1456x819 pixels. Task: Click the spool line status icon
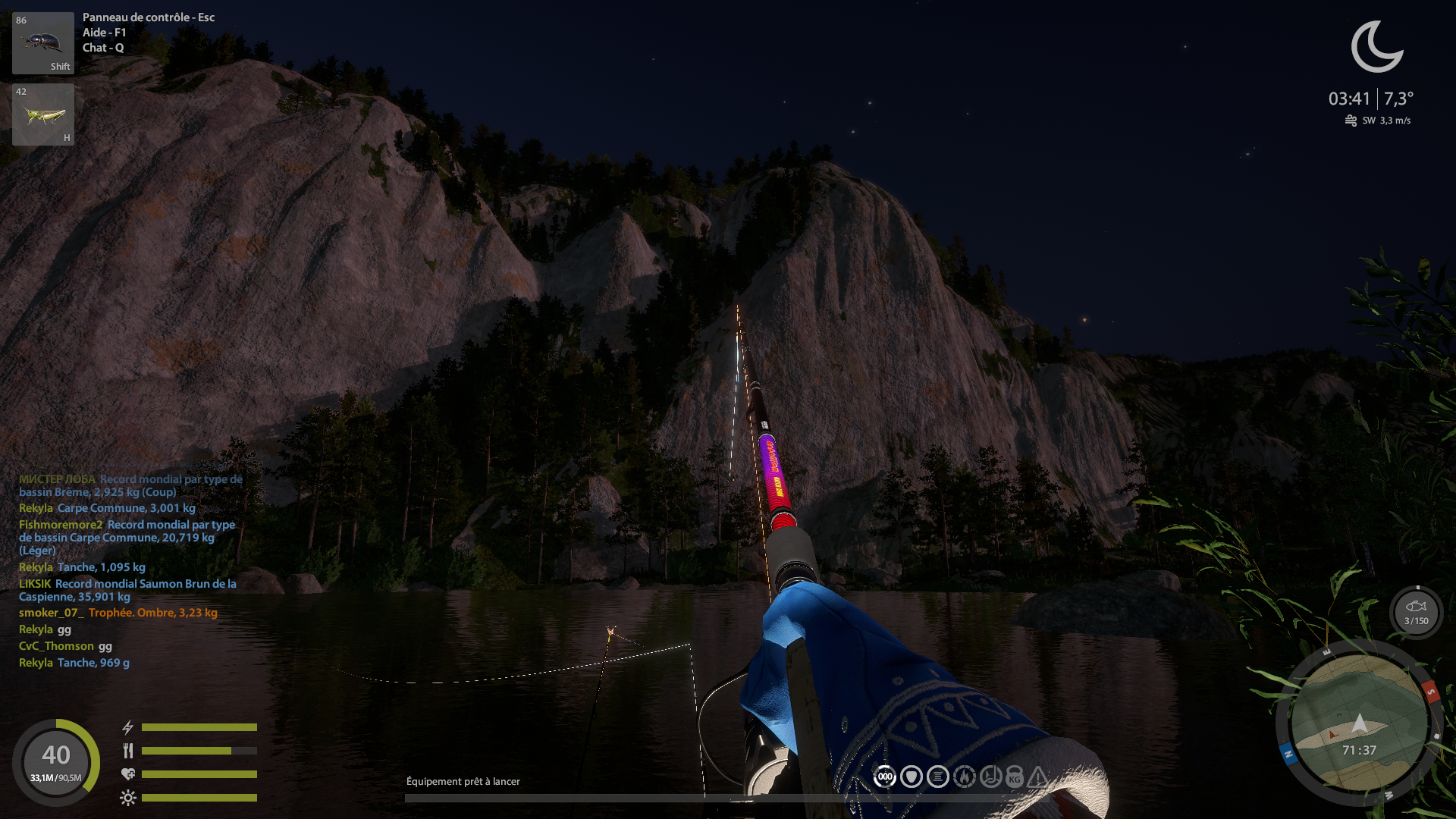pos(938,777)
